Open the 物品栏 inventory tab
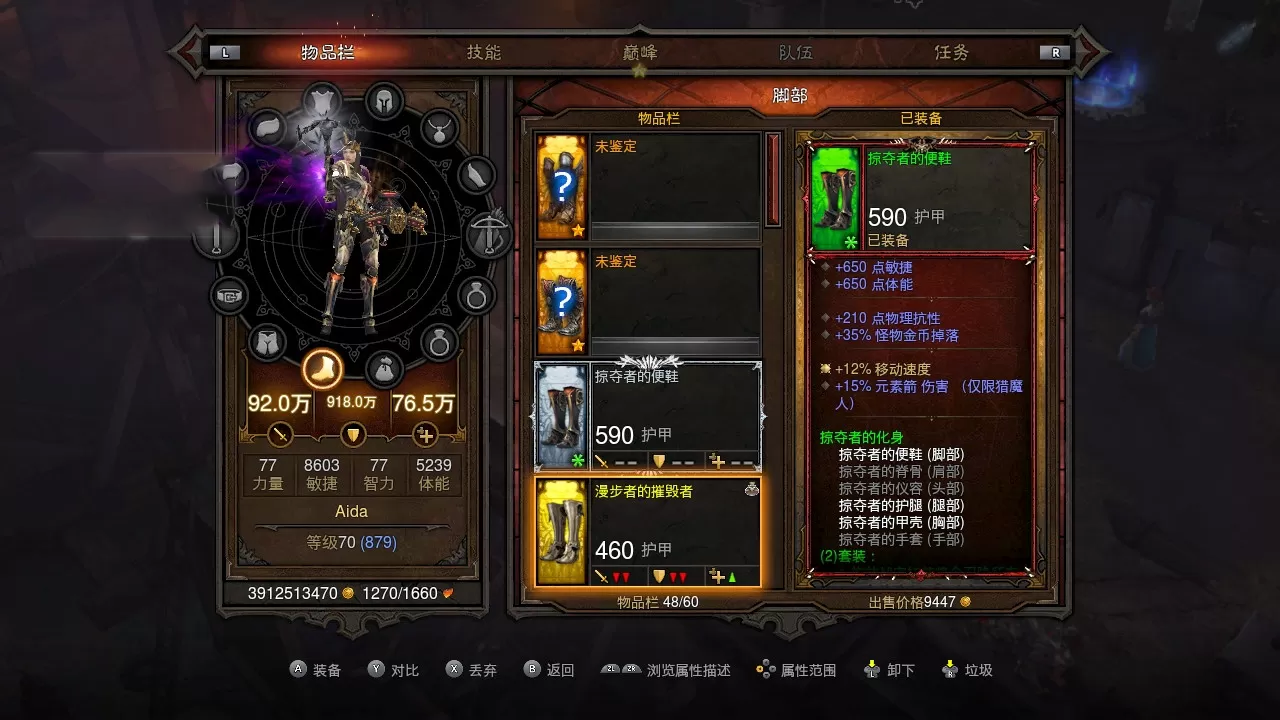Image resolution: width=1280 pixels, height=720 pixels. (x=328, y=53)
